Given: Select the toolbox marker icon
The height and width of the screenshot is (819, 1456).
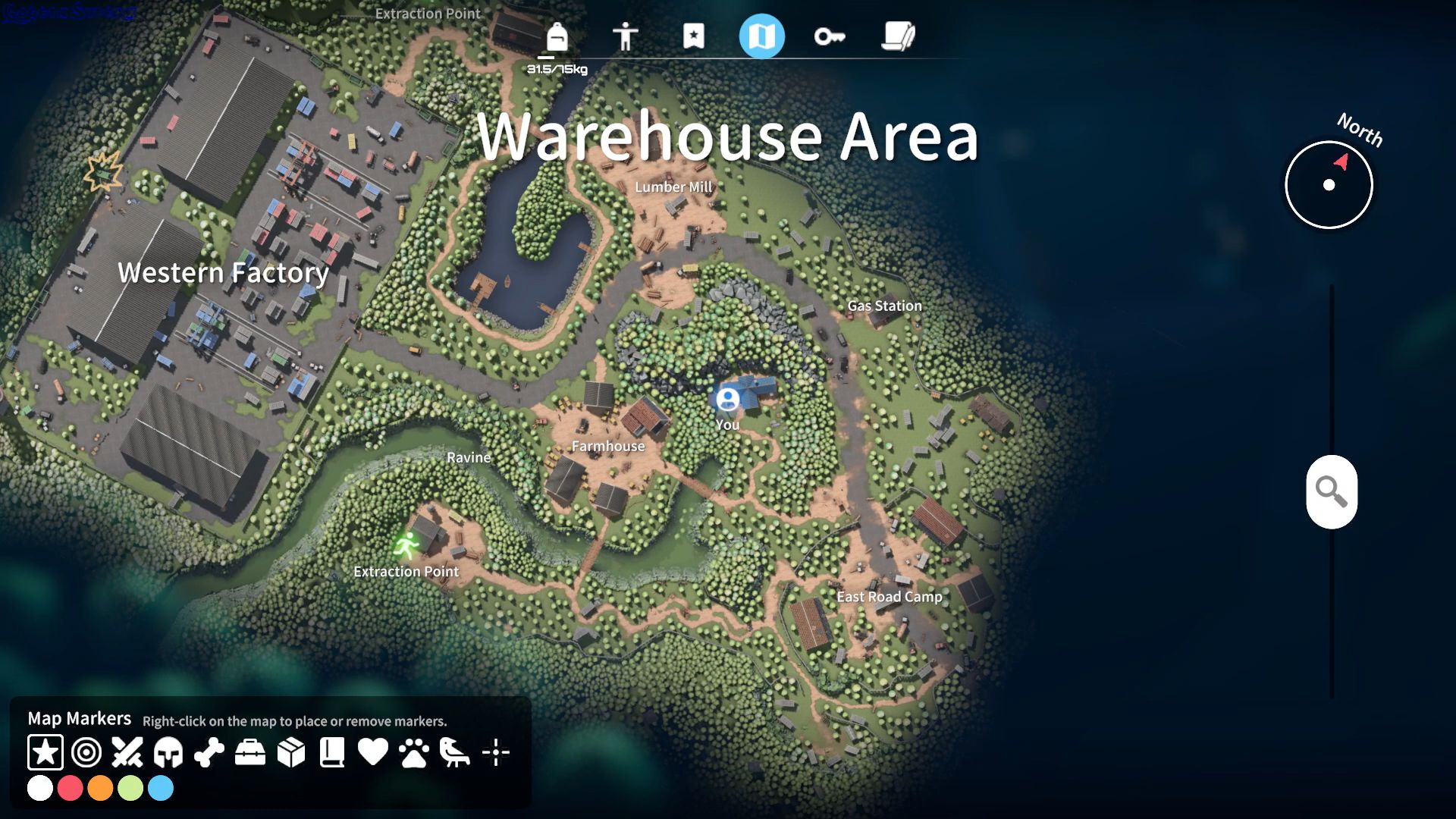Looking at the screenshot, I should pyautogui.click(x=249, y=752).
